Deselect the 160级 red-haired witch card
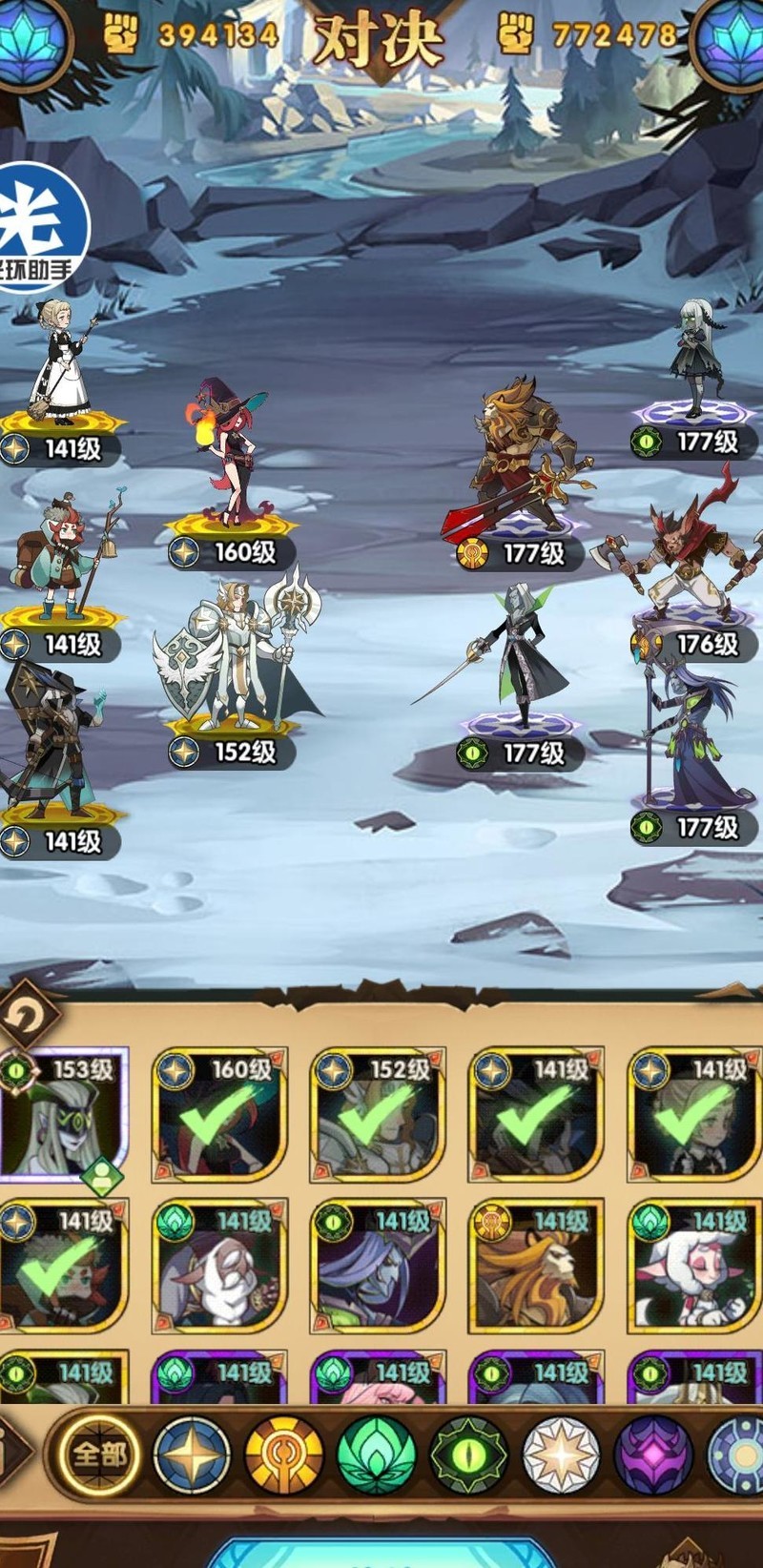The height and width of the screenshot is (1568, 763). tap(220, 1116)
